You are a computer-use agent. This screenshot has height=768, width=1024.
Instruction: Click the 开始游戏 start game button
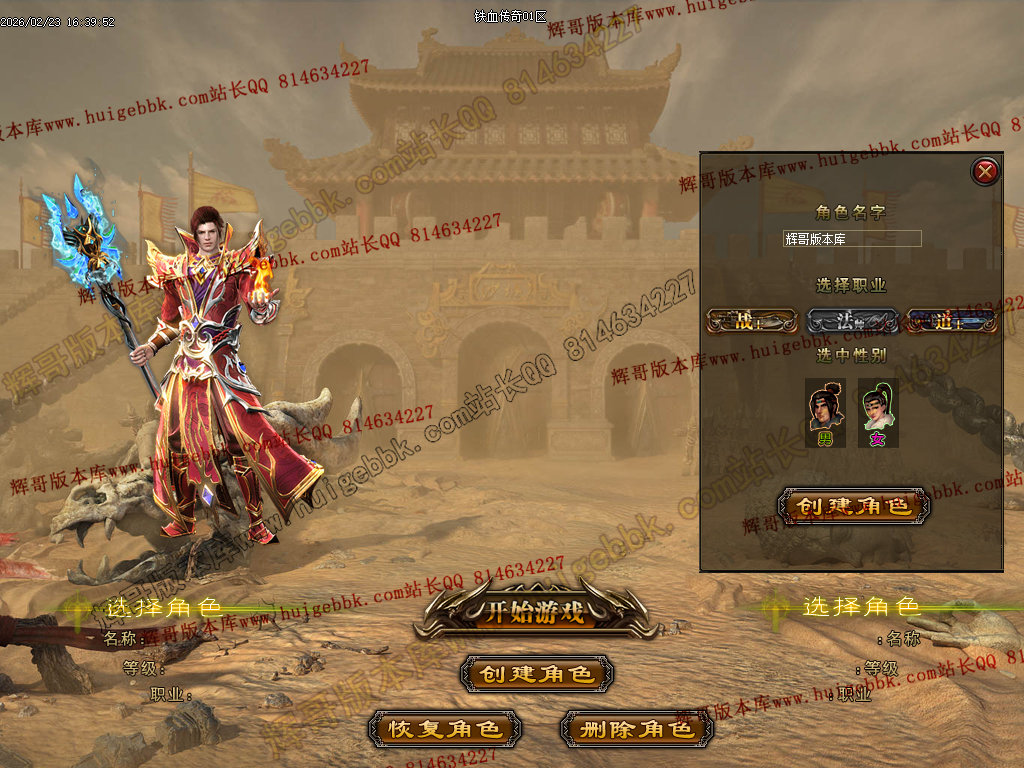535,612
